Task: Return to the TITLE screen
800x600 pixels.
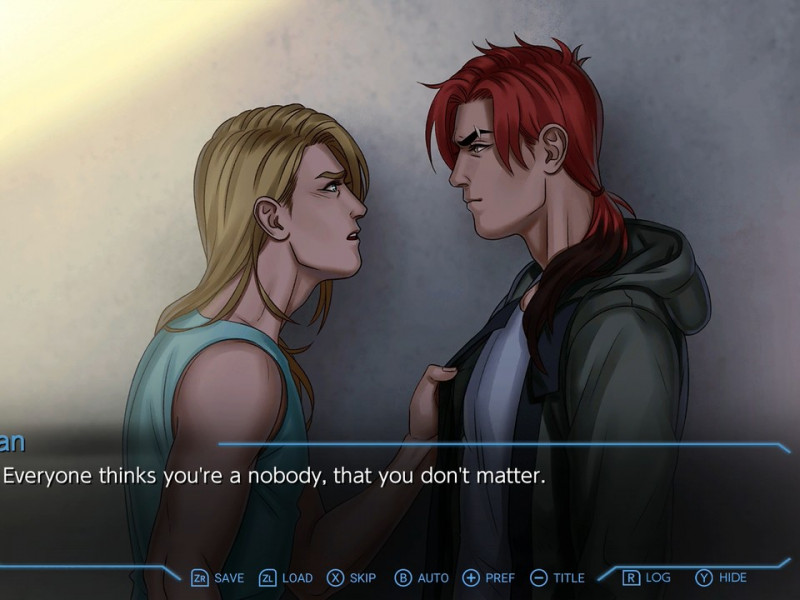Action: tap(558, 578)
